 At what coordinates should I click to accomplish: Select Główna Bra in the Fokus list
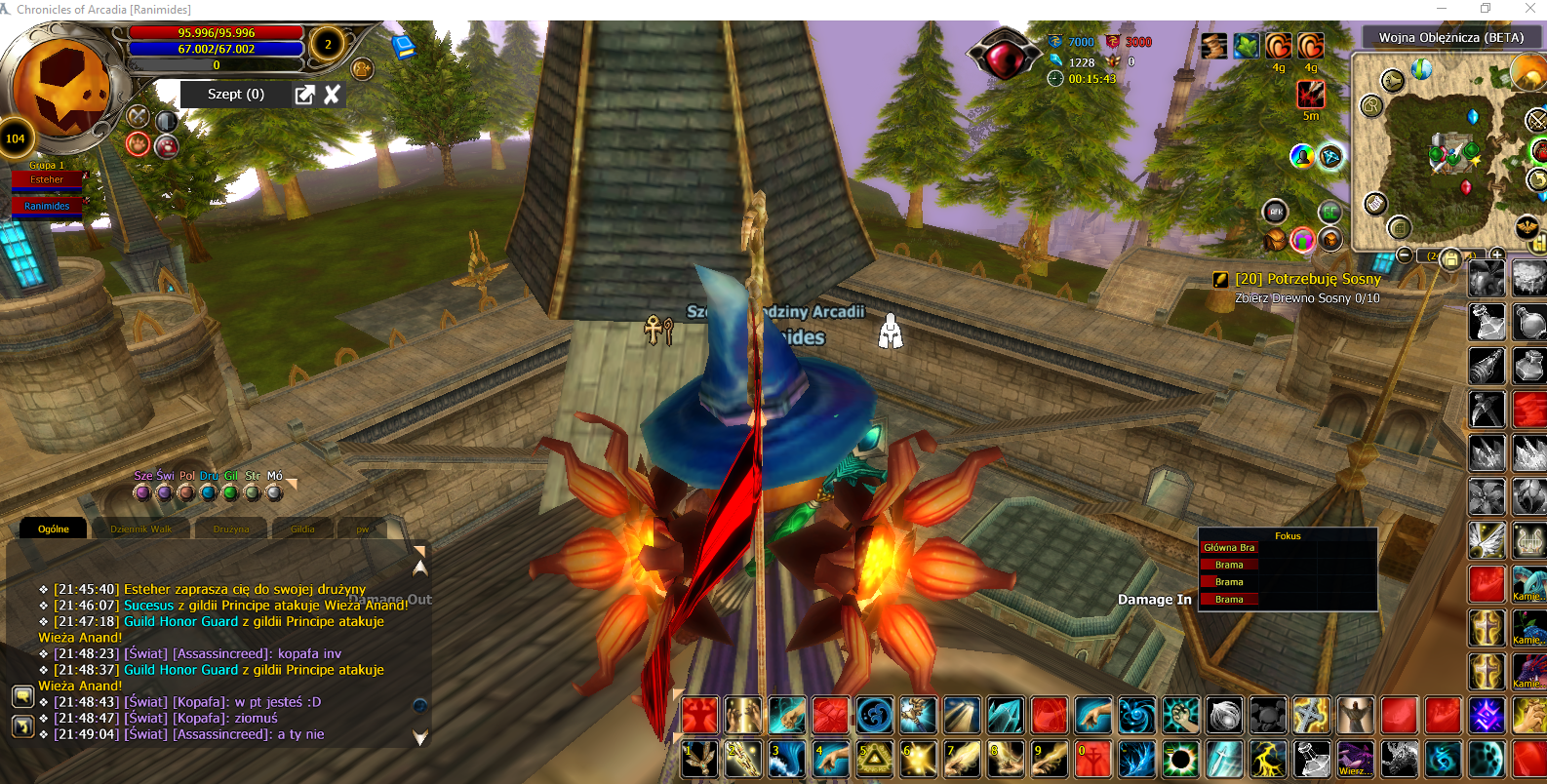pyautogui.click(x=1229, y=548)
